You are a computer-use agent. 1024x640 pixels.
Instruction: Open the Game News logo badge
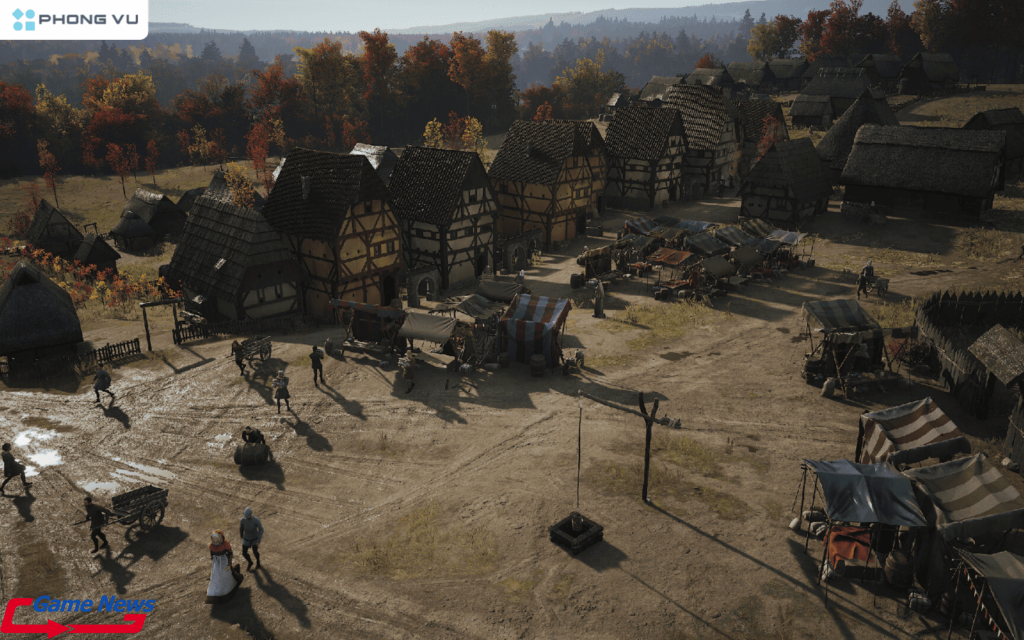[x=78, y=614]
